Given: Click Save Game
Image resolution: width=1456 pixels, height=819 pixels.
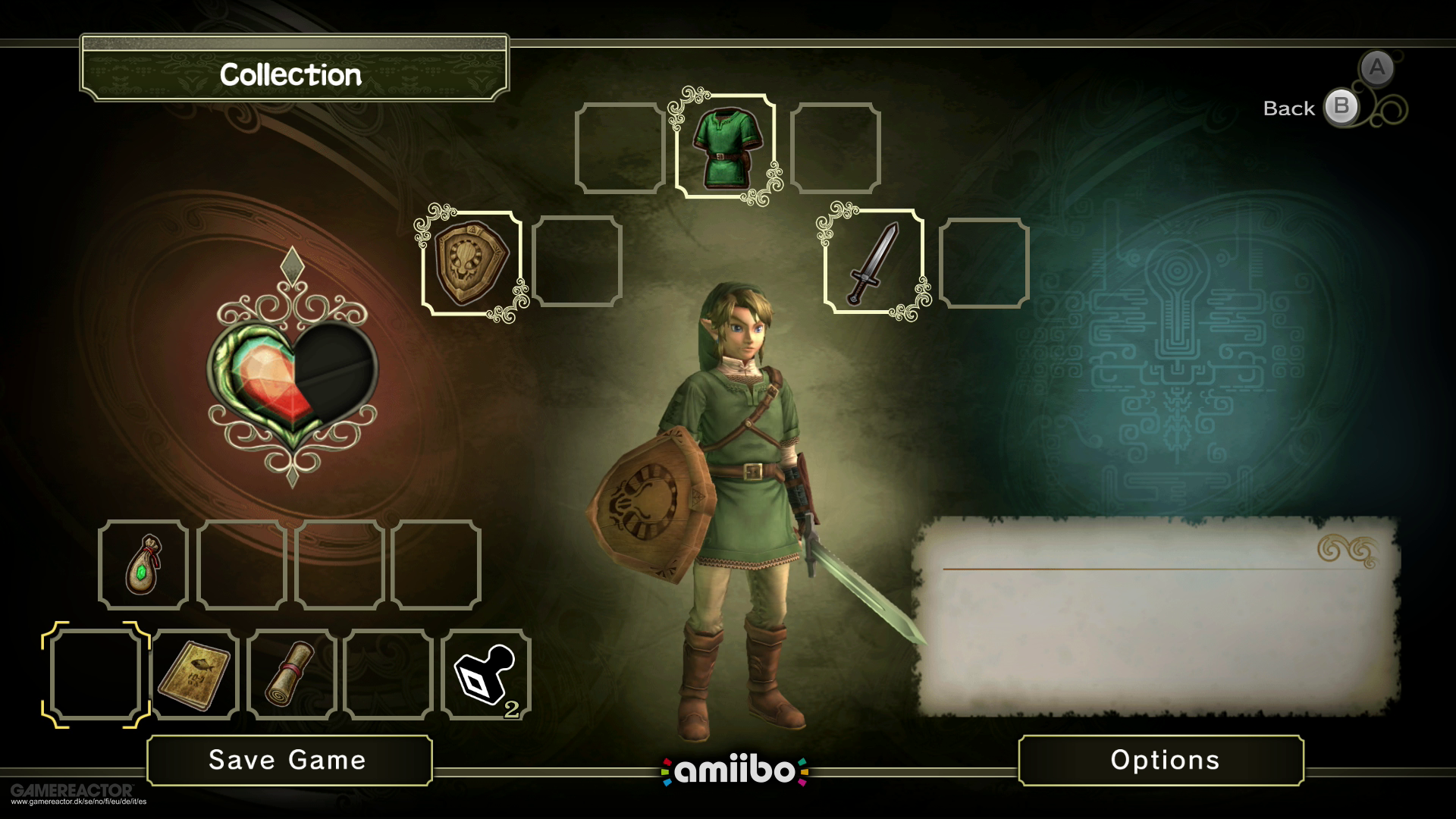Looking at the screenshot, I should coord(290,759).
